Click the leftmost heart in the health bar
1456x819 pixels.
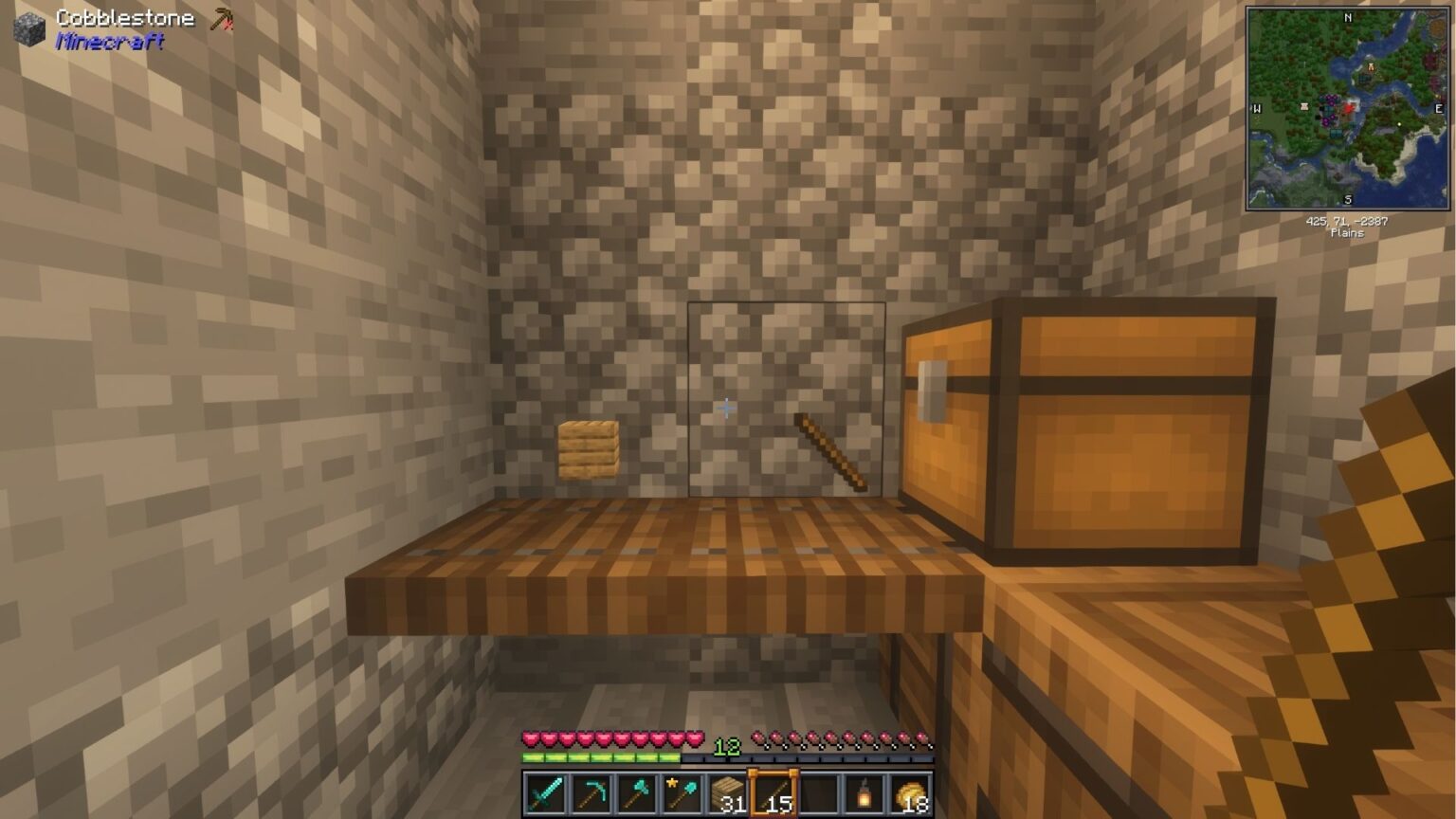529,737
